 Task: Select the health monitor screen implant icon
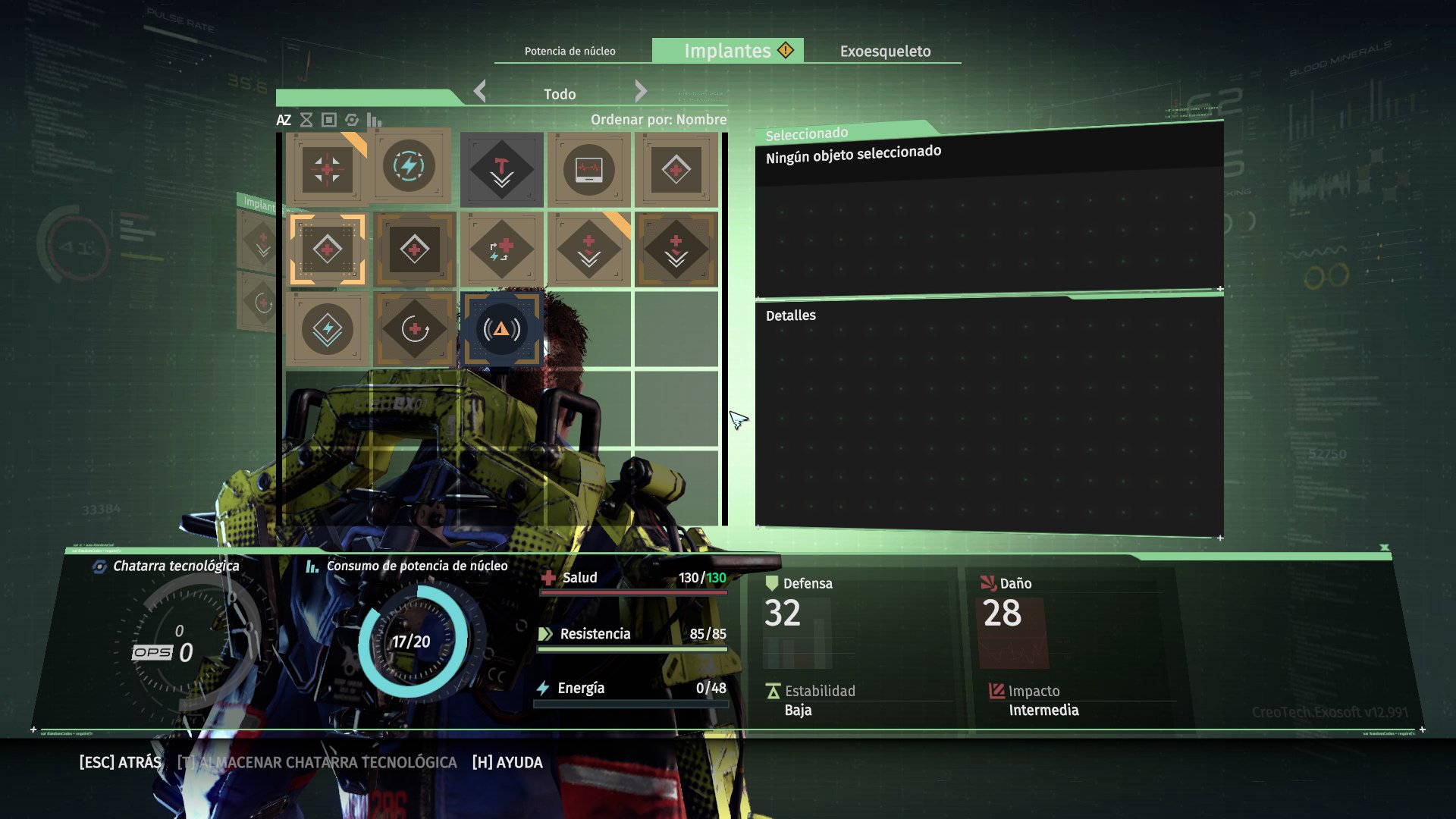click(589, 170)
